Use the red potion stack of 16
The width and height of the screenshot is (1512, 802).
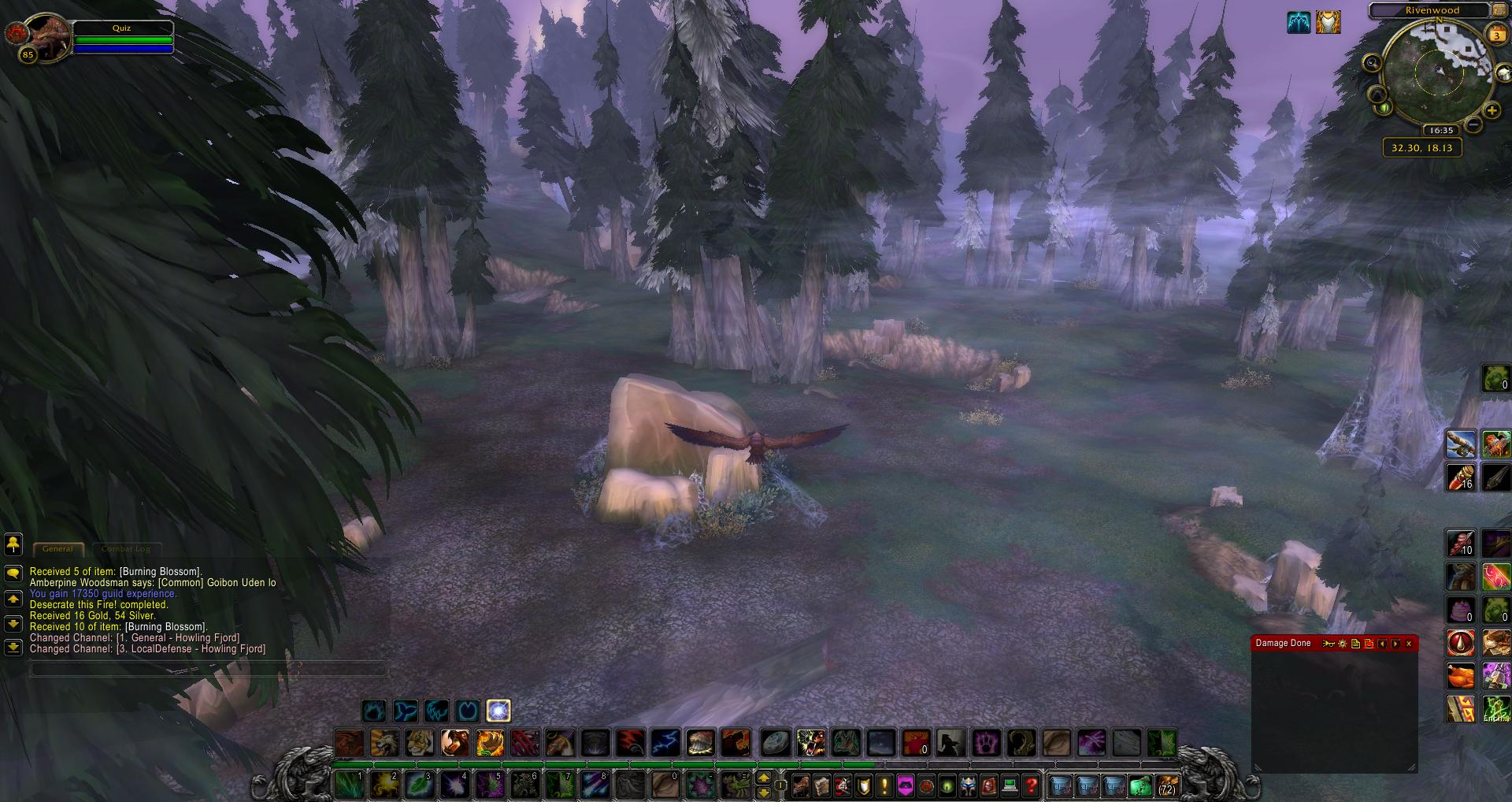pyautogui.click(x=1461, y=477)
